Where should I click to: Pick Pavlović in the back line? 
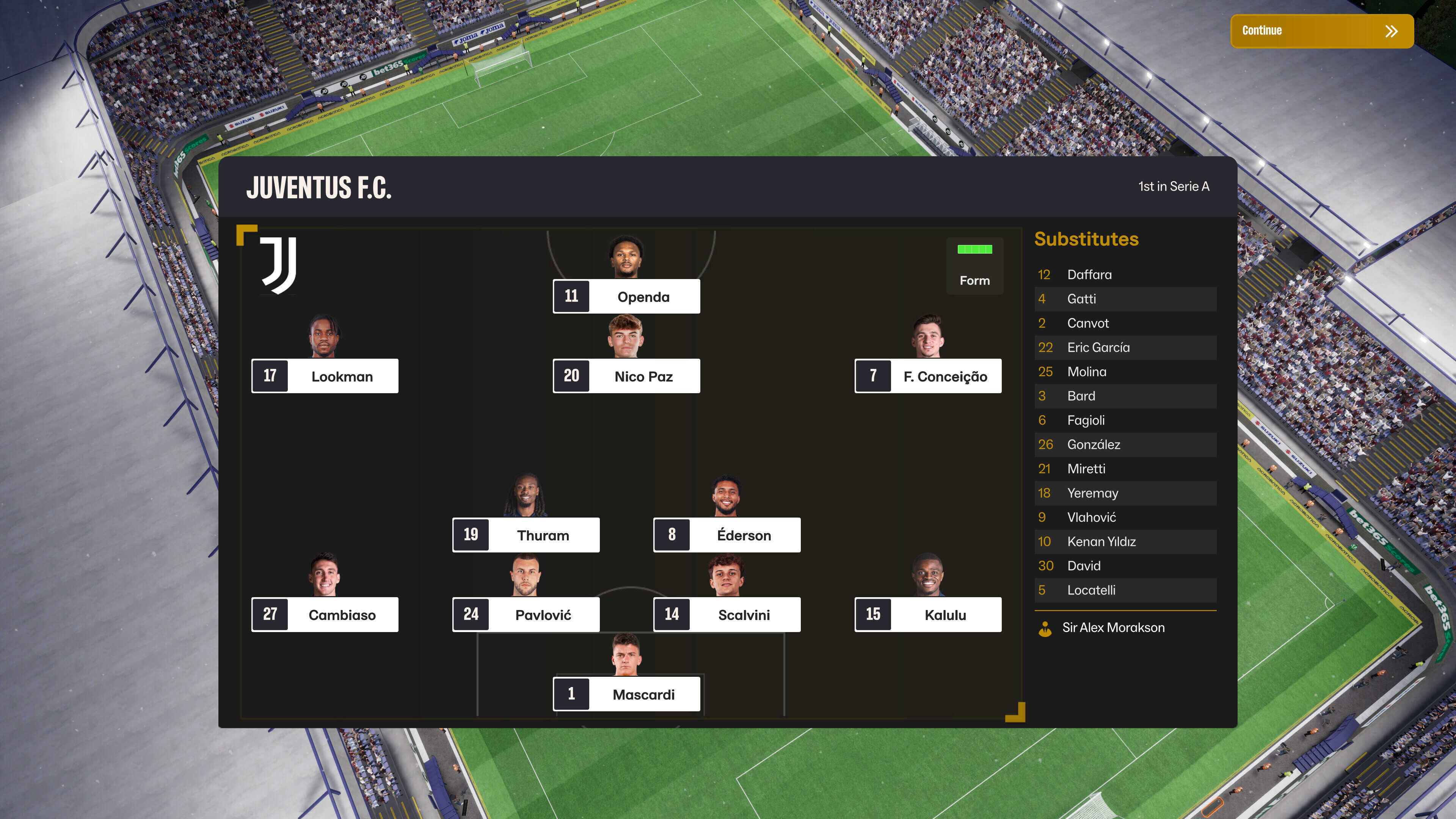[526, 614]
